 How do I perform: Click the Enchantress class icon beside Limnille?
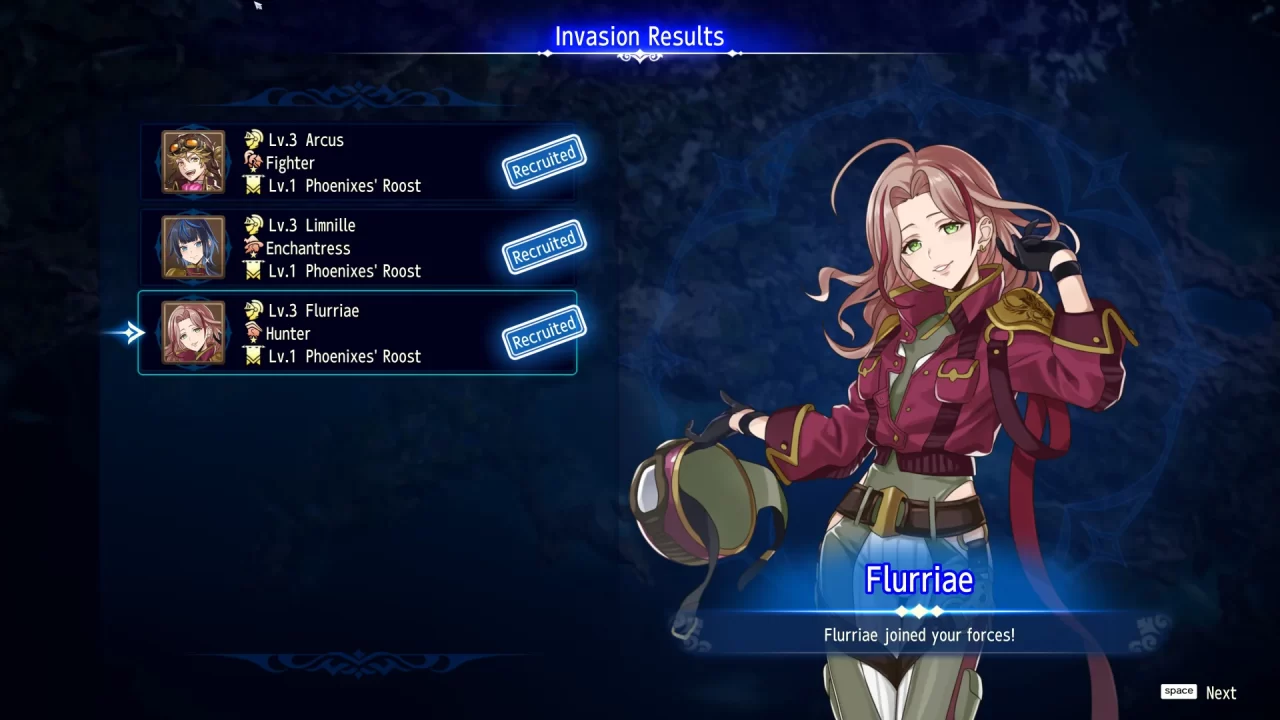tap(252, 248)
